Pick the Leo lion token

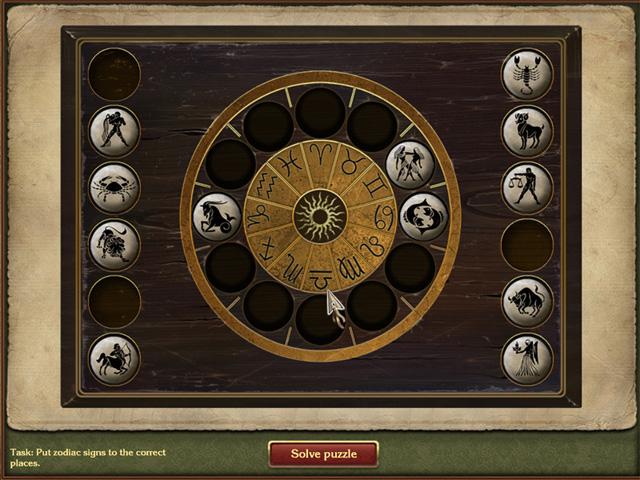(114, 245)
